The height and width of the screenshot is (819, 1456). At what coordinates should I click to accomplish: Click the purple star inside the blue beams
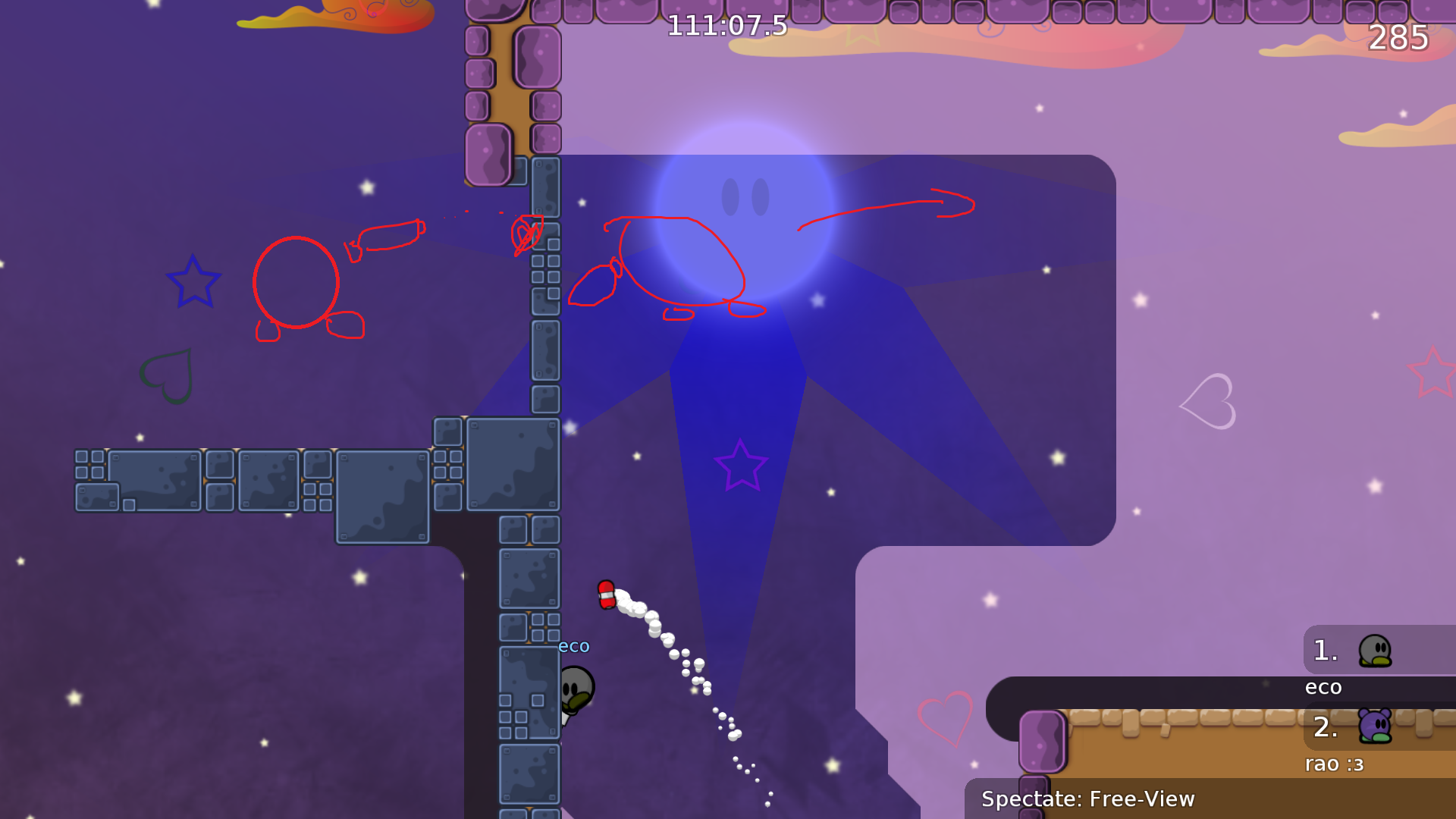pyautogui.click(x=741, y=464)
